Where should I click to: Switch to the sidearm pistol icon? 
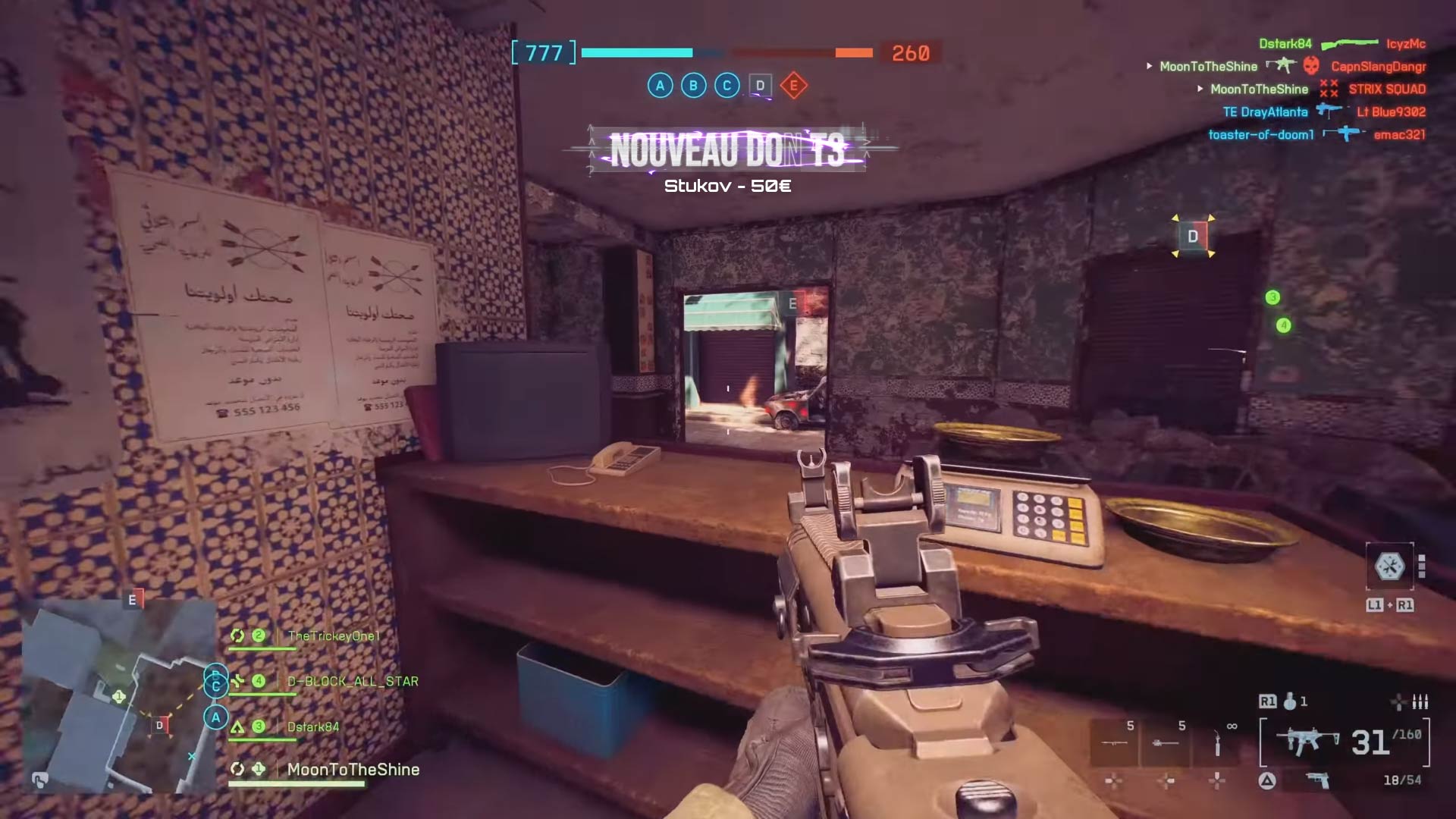pyautogui.click(x=1318, y=780)
